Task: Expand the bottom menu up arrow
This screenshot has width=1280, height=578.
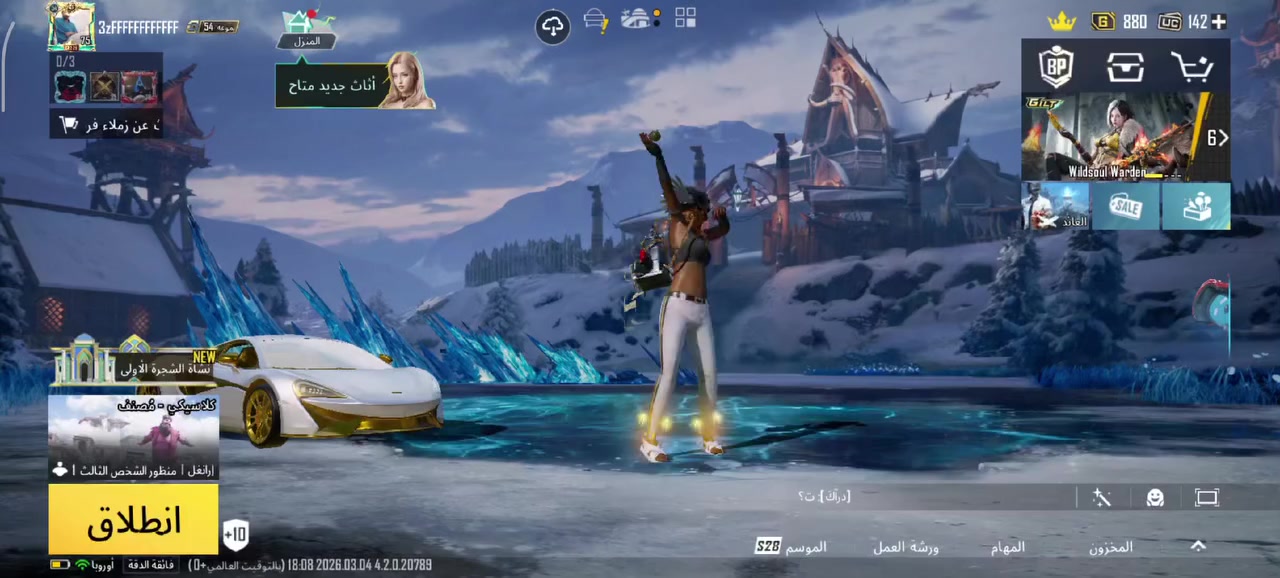Action: (1198, 546)
